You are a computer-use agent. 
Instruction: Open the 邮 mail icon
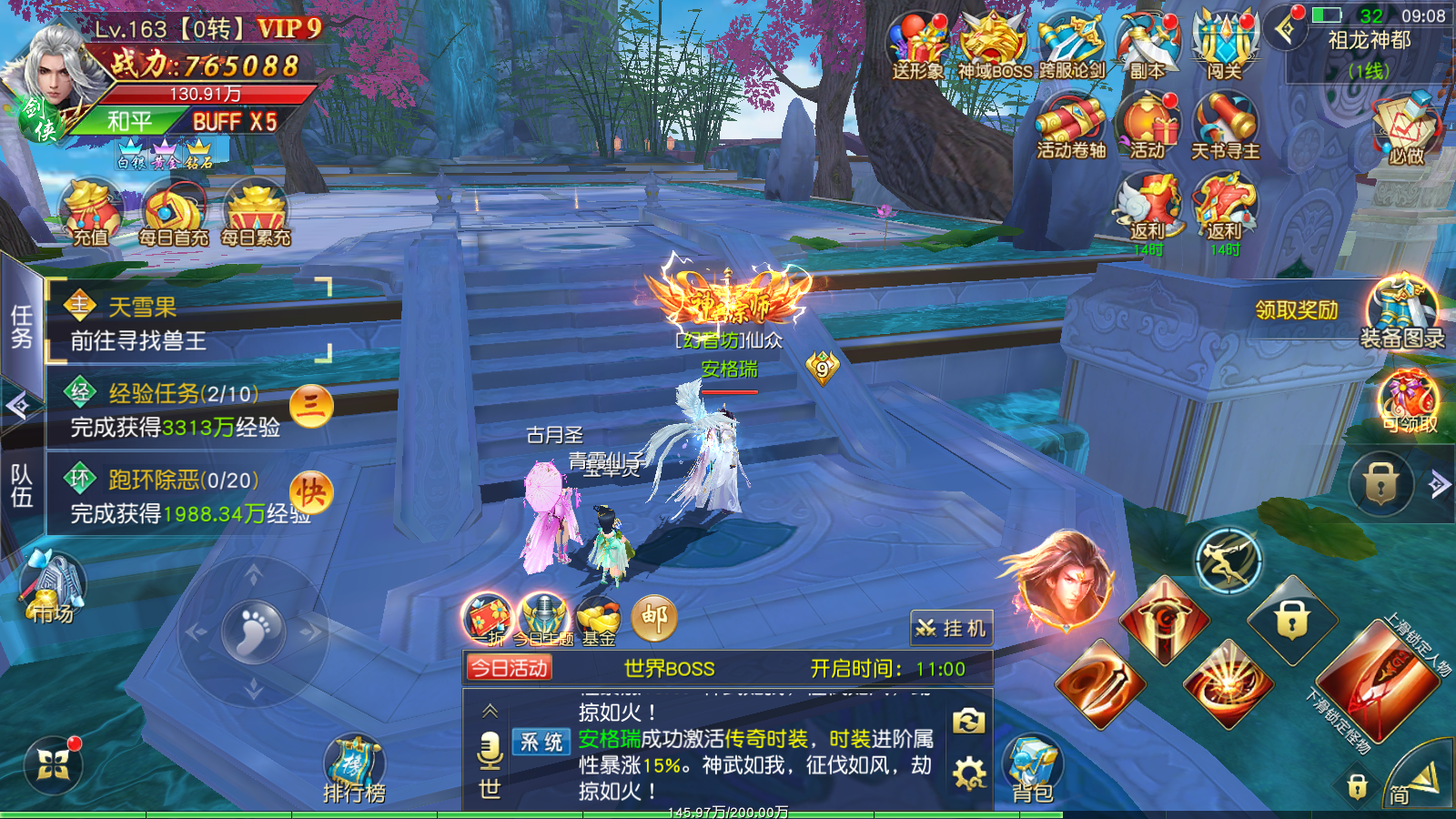(x=654, y=619)
